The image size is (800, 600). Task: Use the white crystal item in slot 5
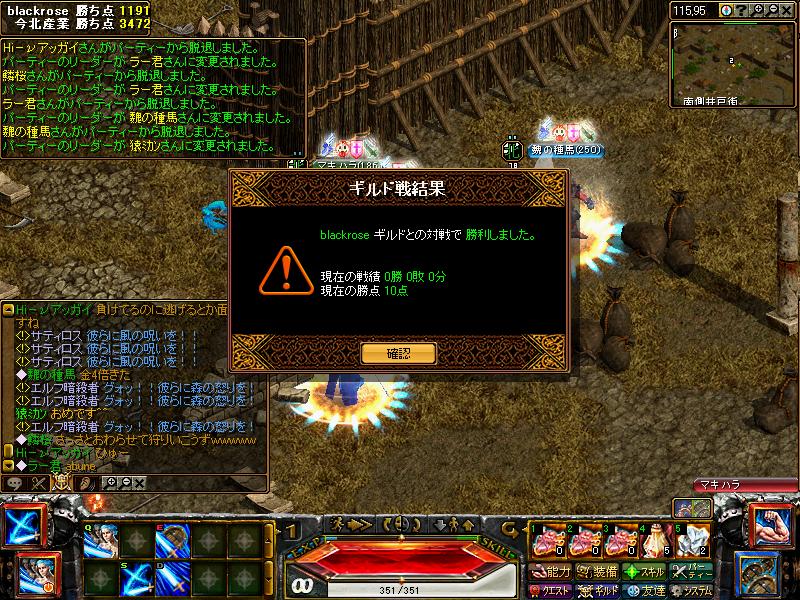pos(692,541)
